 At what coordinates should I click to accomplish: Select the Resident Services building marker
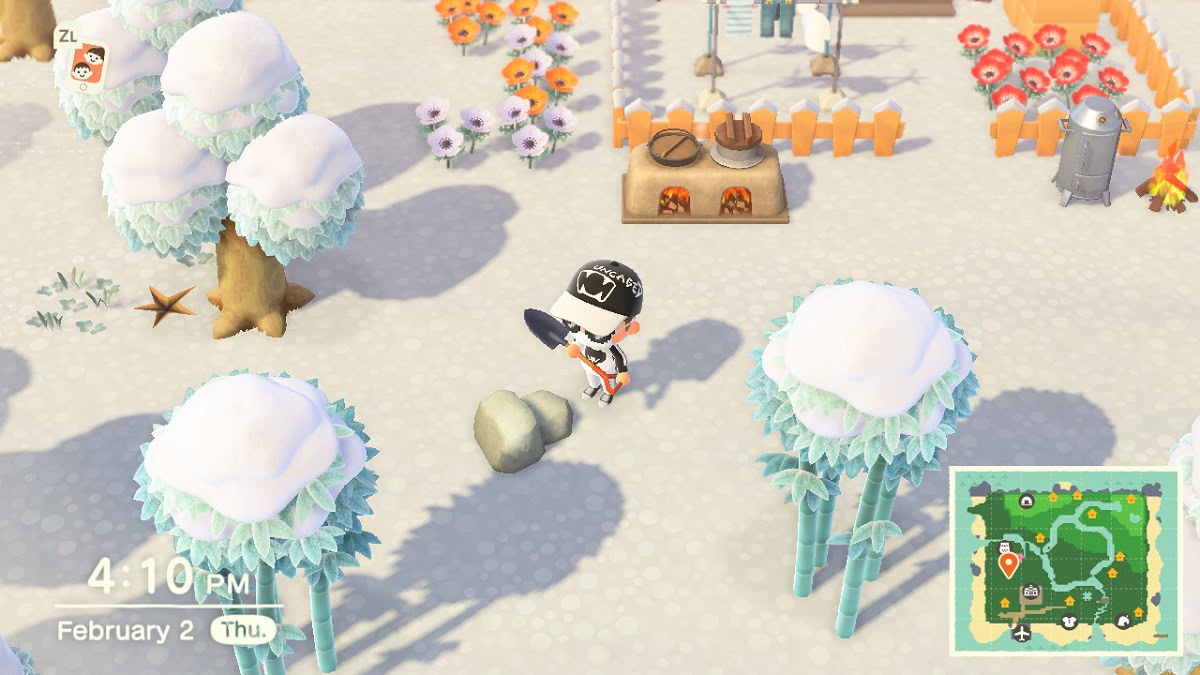[1031, 591]
